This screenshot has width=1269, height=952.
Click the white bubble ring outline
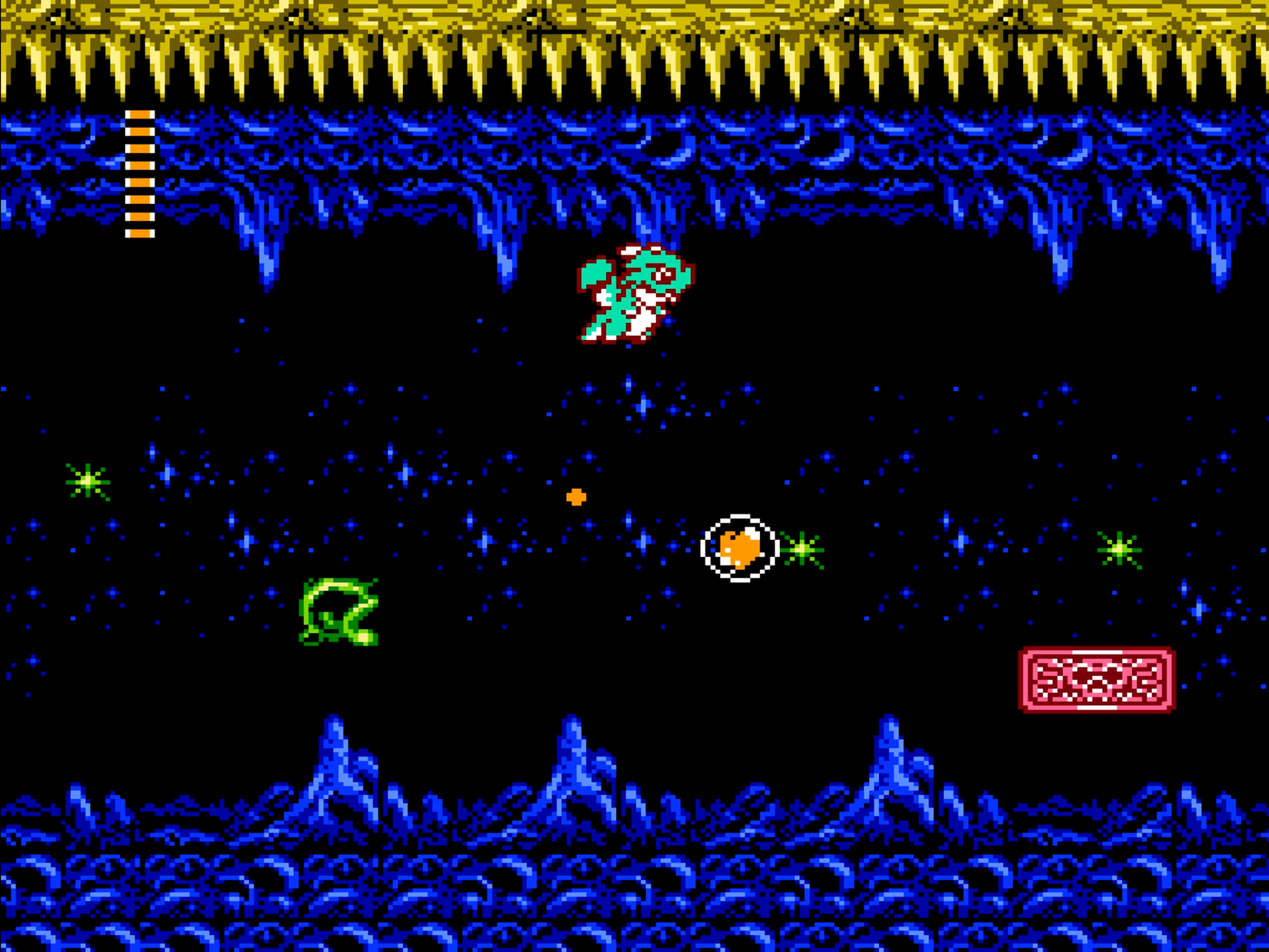[738, 517]
